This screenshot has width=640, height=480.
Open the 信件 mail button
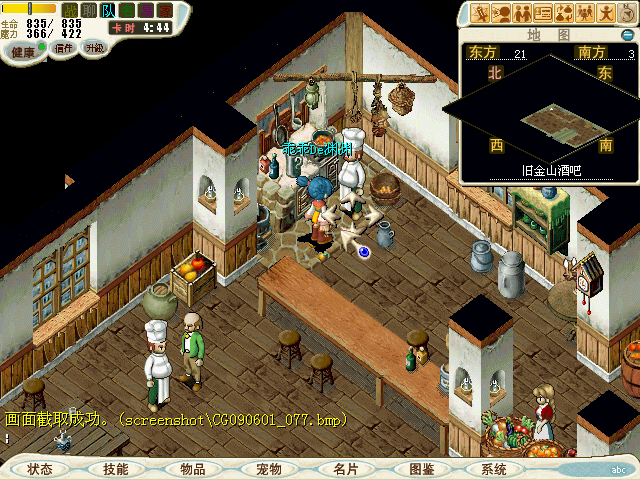click(64, 48)
